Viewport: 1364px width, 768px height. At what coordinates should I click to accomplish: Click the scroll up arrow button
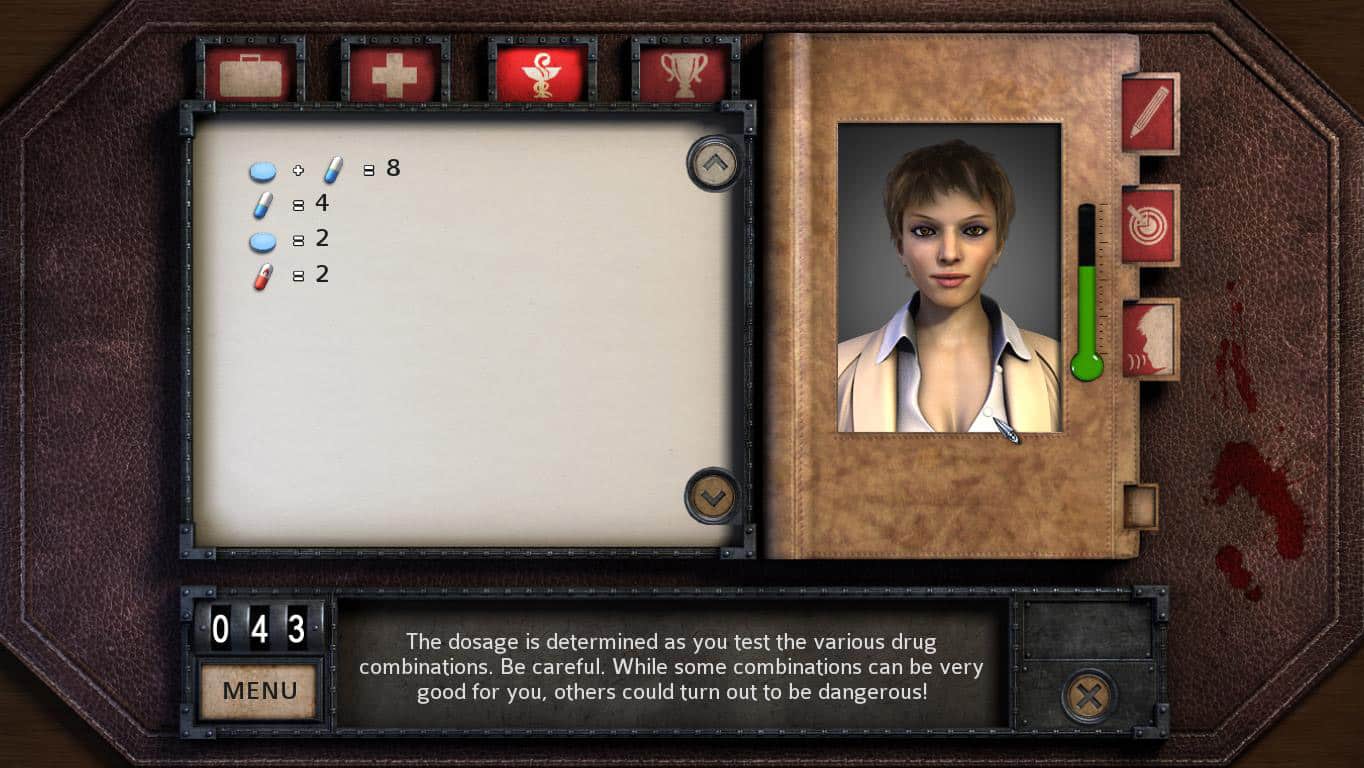713,163
